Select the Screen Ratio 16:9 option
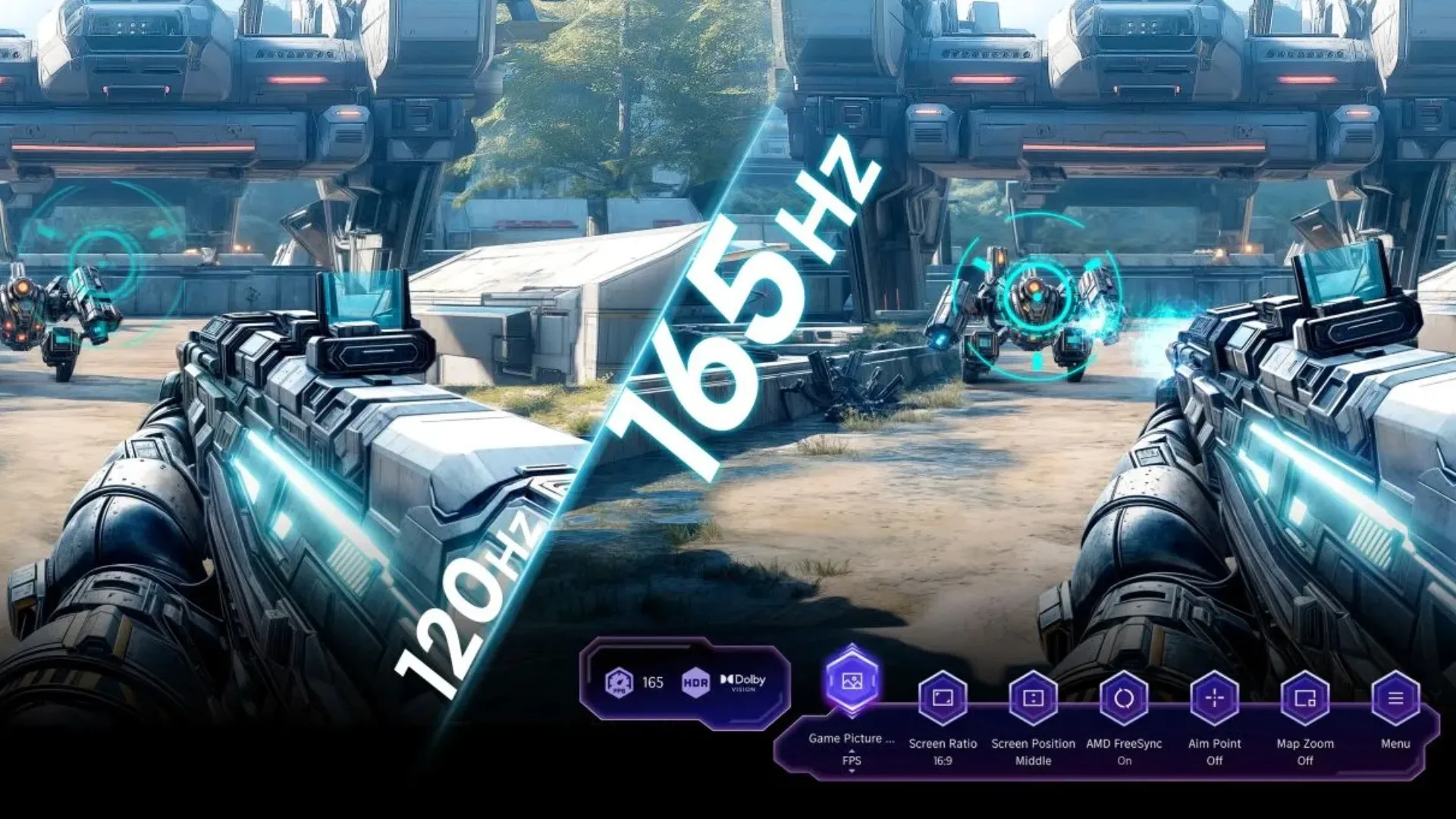The image size is (1456, 819). tap(943, 698)
